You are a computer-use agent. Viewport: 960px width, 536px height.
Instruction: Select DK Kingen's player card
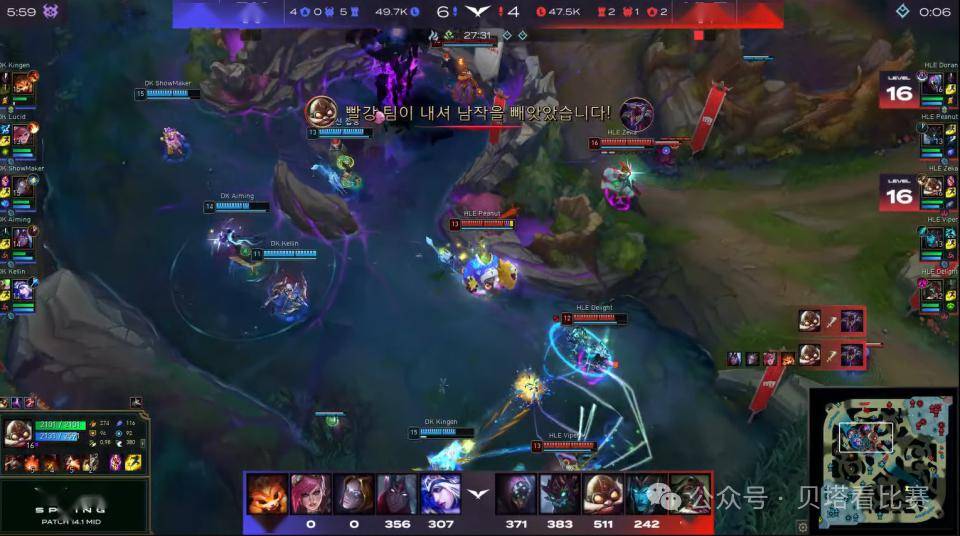(22, 84)
